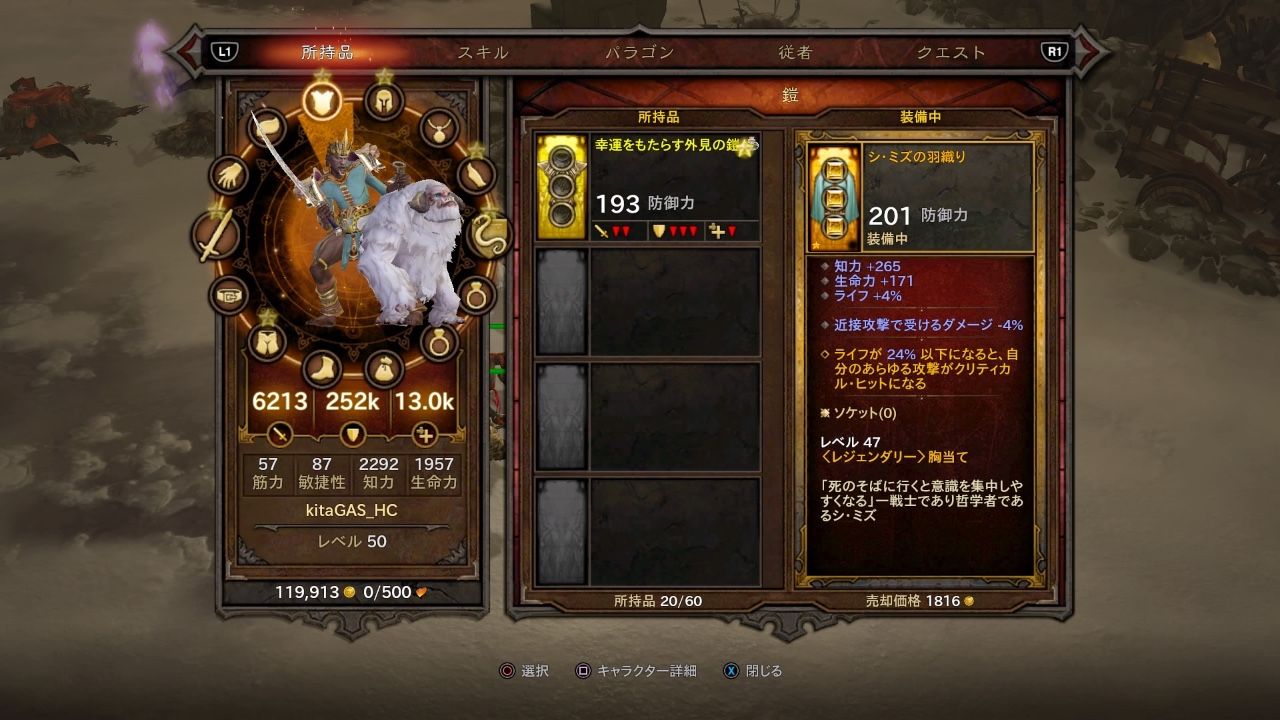This screenshot has height=720, width=1280.
Task: Open the パラゴン tab
Action: click(x=637, y=55)
